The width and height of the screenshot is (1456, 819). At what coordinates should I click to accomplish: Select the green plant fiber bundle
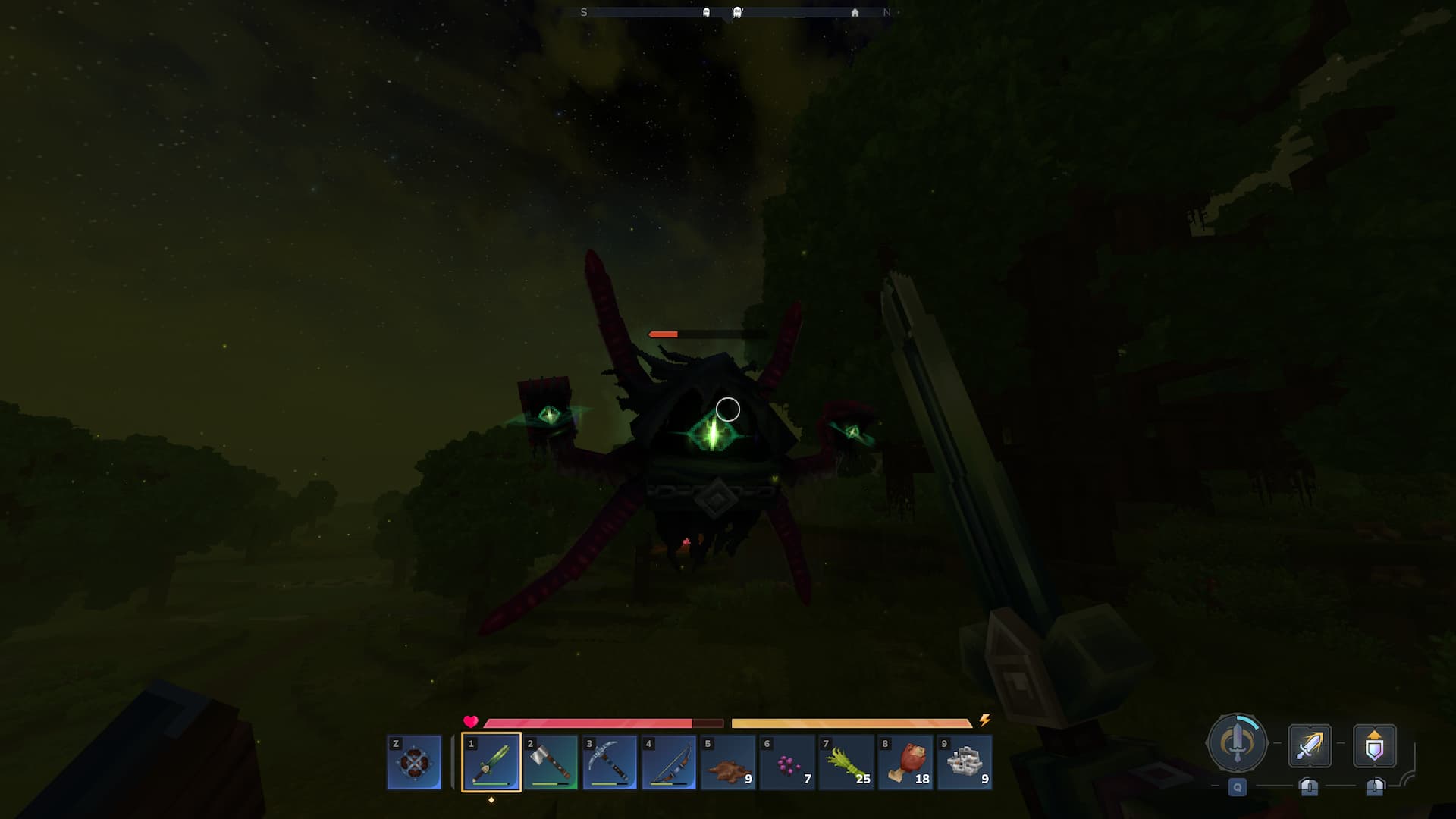point(846,762)
